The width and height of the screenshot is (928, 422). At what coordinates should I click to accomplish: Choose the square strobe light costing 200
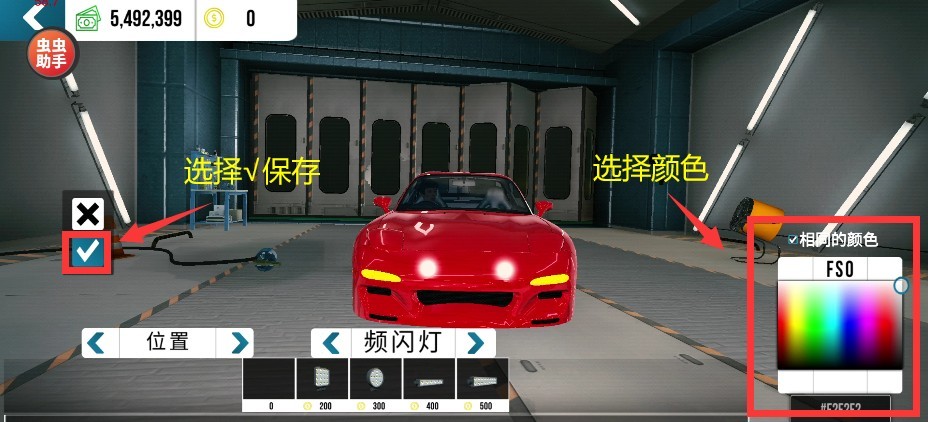tap(323, 381)
